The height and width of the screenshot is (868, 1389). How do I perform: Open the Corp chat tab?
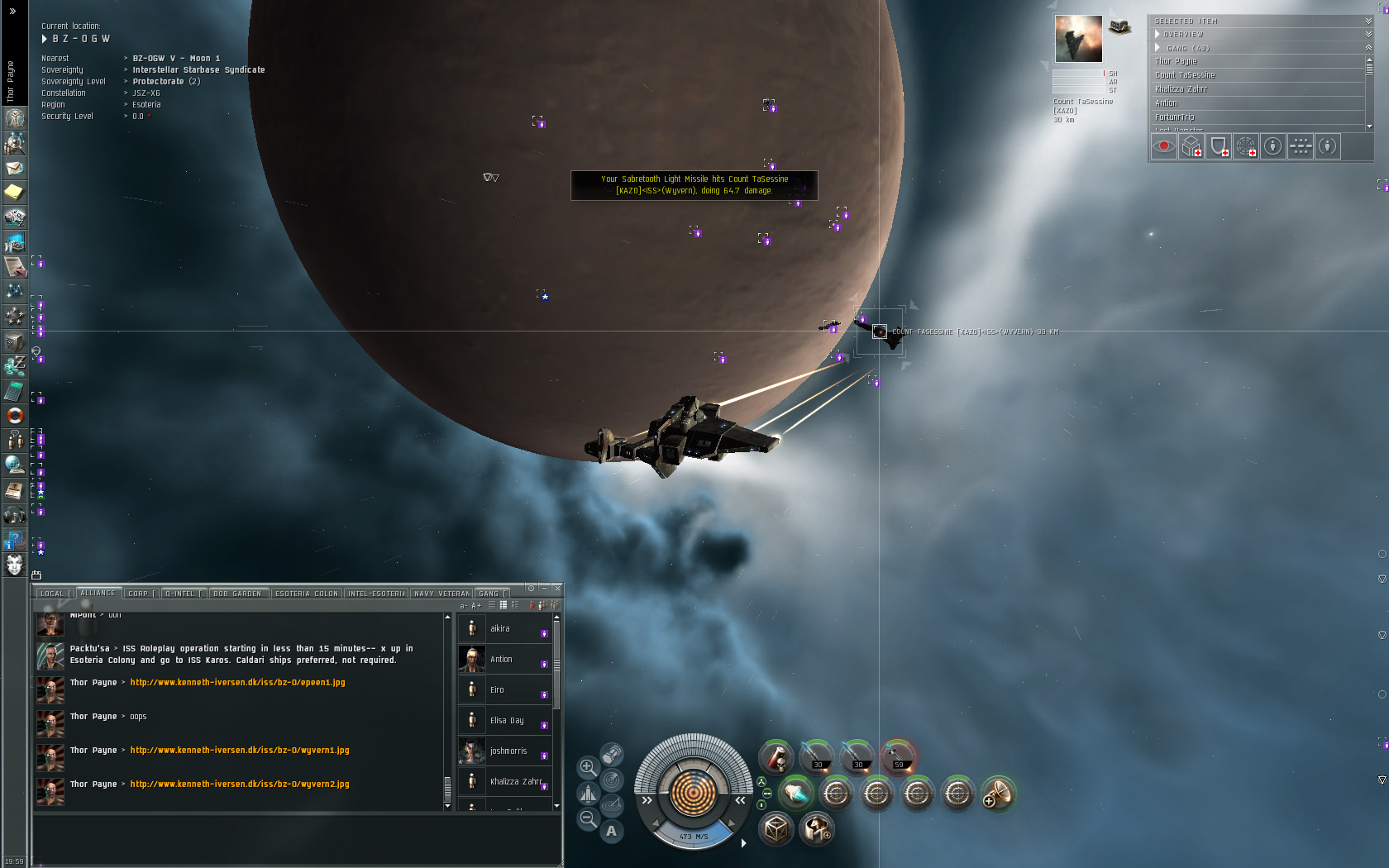point(138,594)
